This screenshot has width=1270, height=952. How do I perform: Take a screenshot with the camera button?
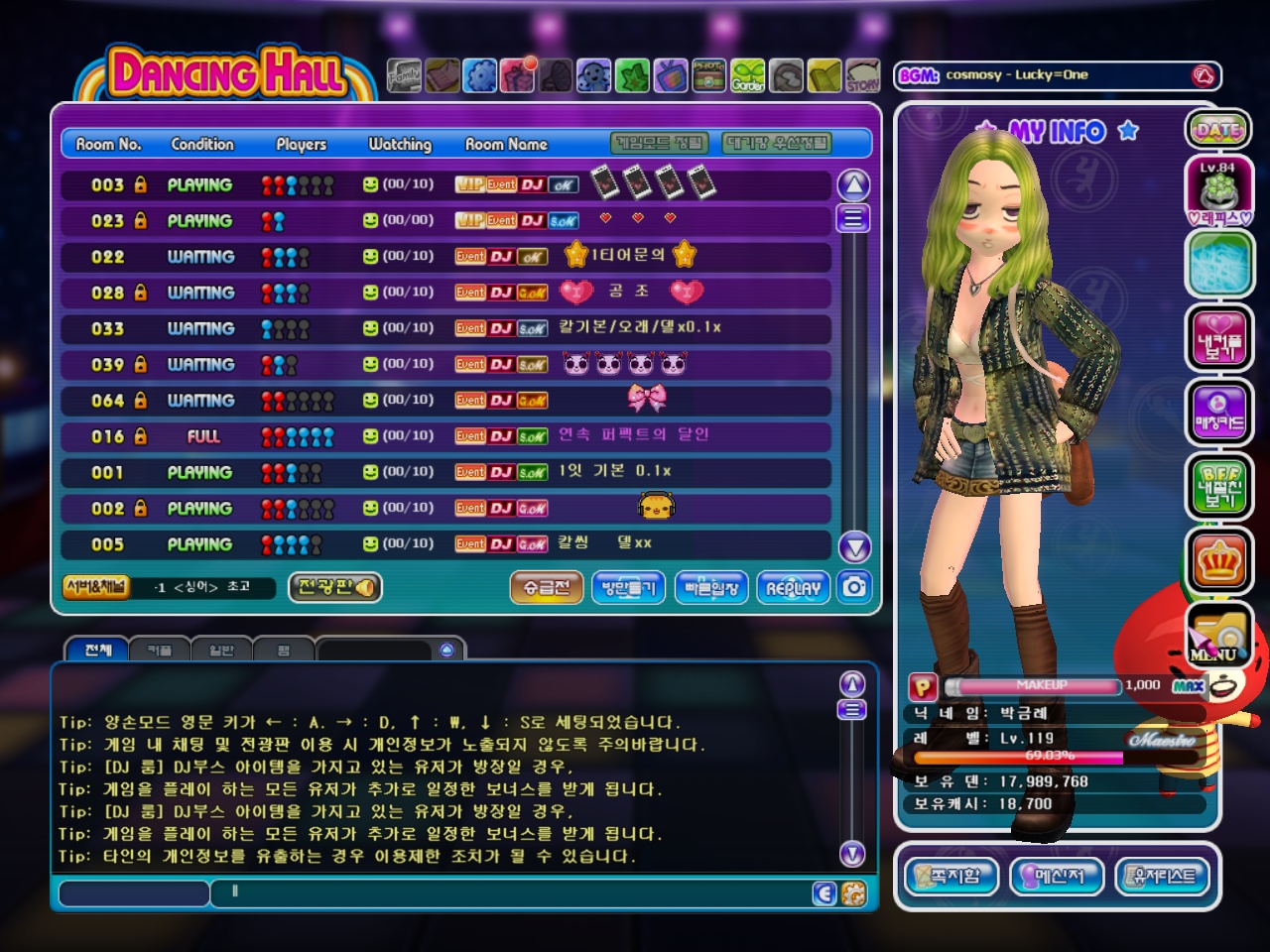point(854,587)
